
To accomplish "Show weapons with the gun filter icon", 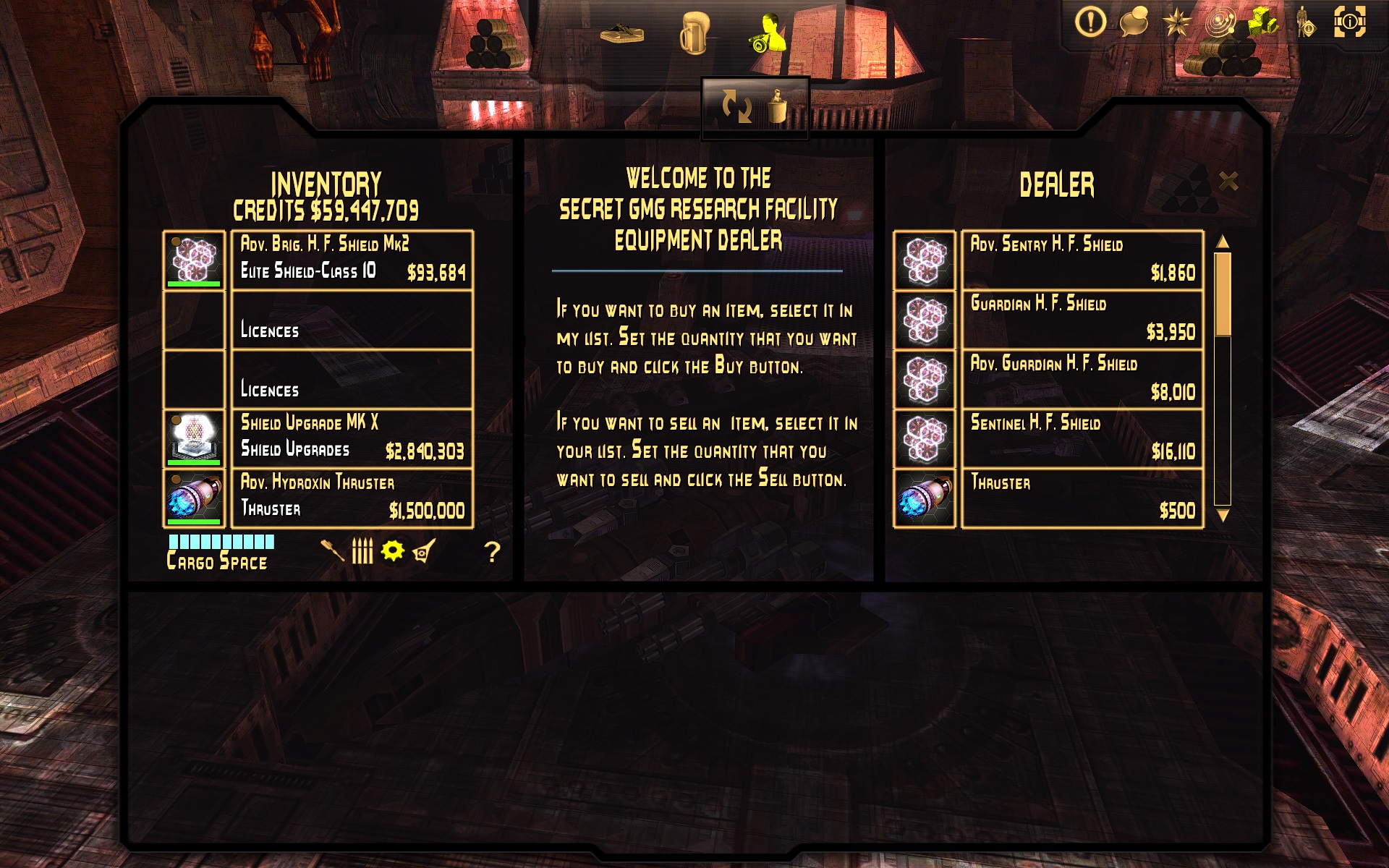I will (x=332, y=551).
